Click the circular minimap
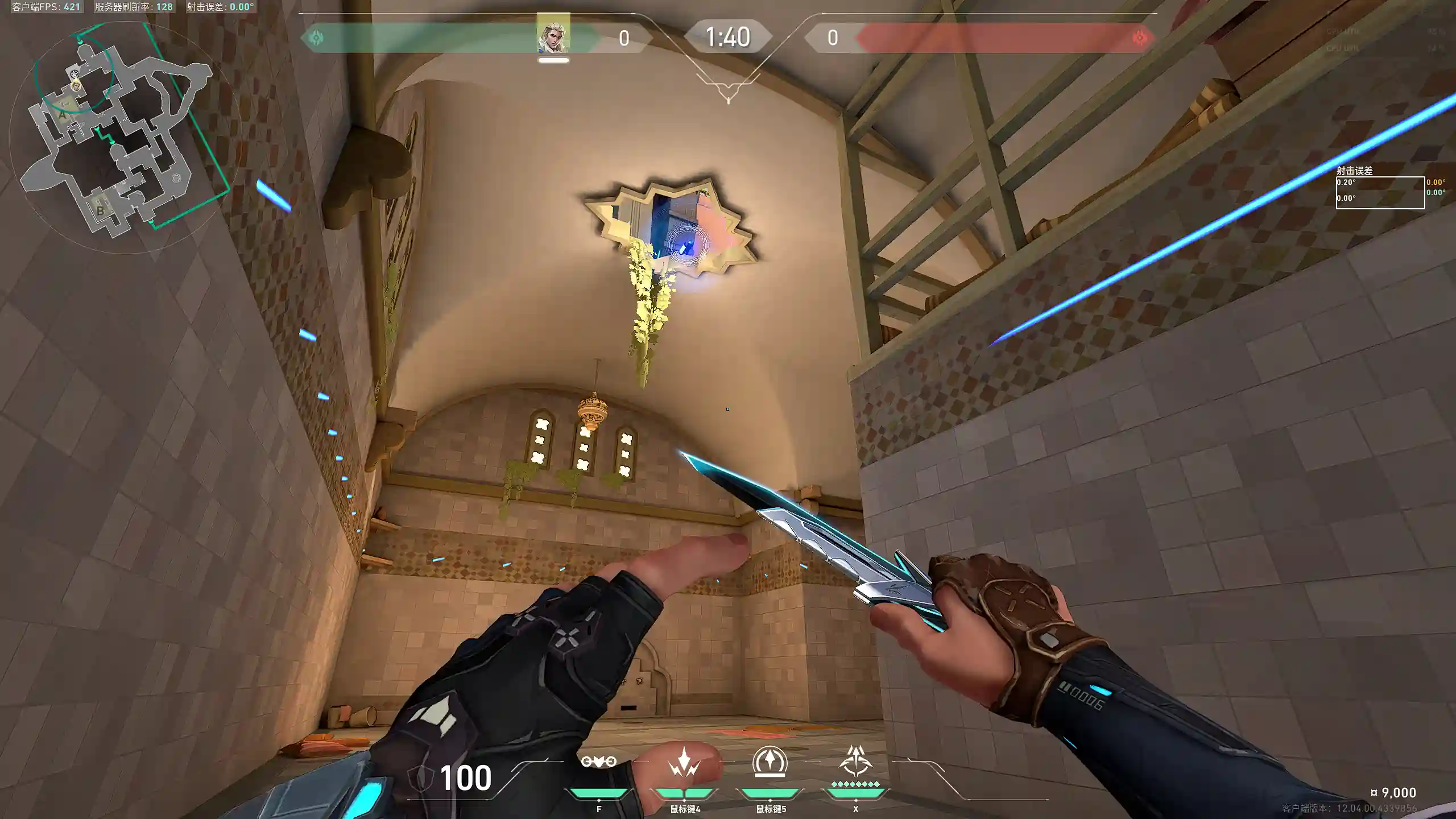The image size is (1456, 819). [x=124, y=136]
